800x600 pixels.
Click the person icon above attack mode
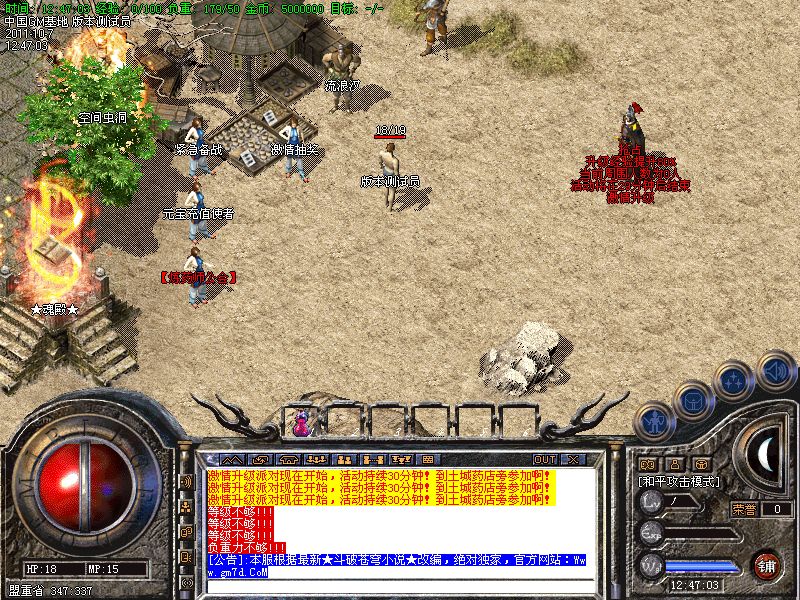pos(675,465)
